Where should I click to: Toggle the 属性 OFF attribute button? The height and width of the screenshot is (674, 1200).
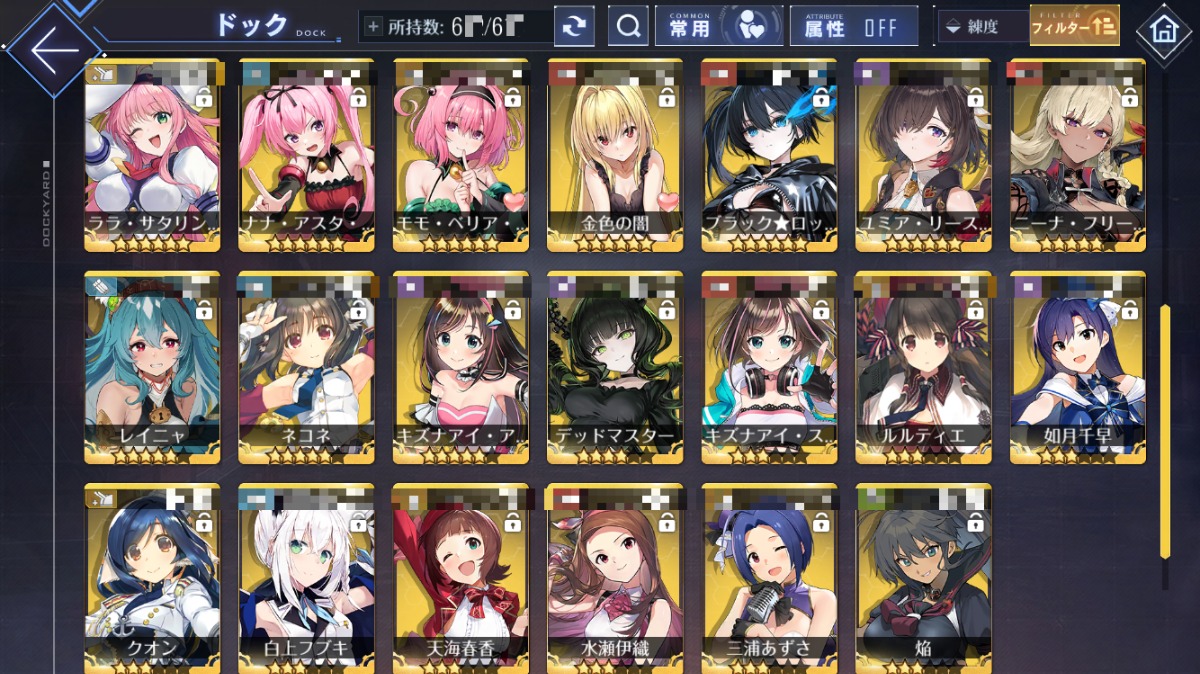[853, 27]
